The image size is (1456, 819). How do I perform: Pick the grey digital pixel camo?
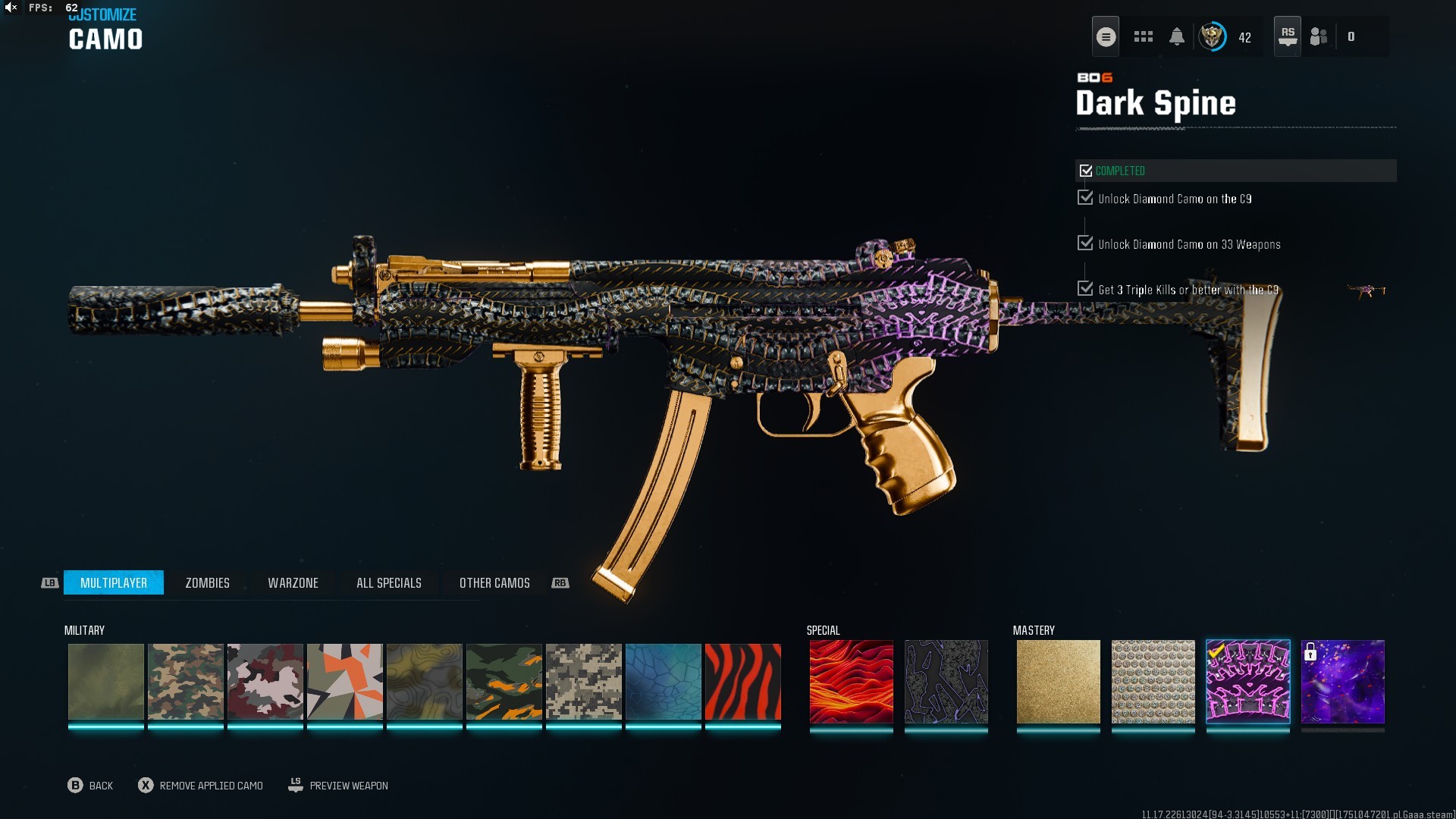(x=583, y=681)
